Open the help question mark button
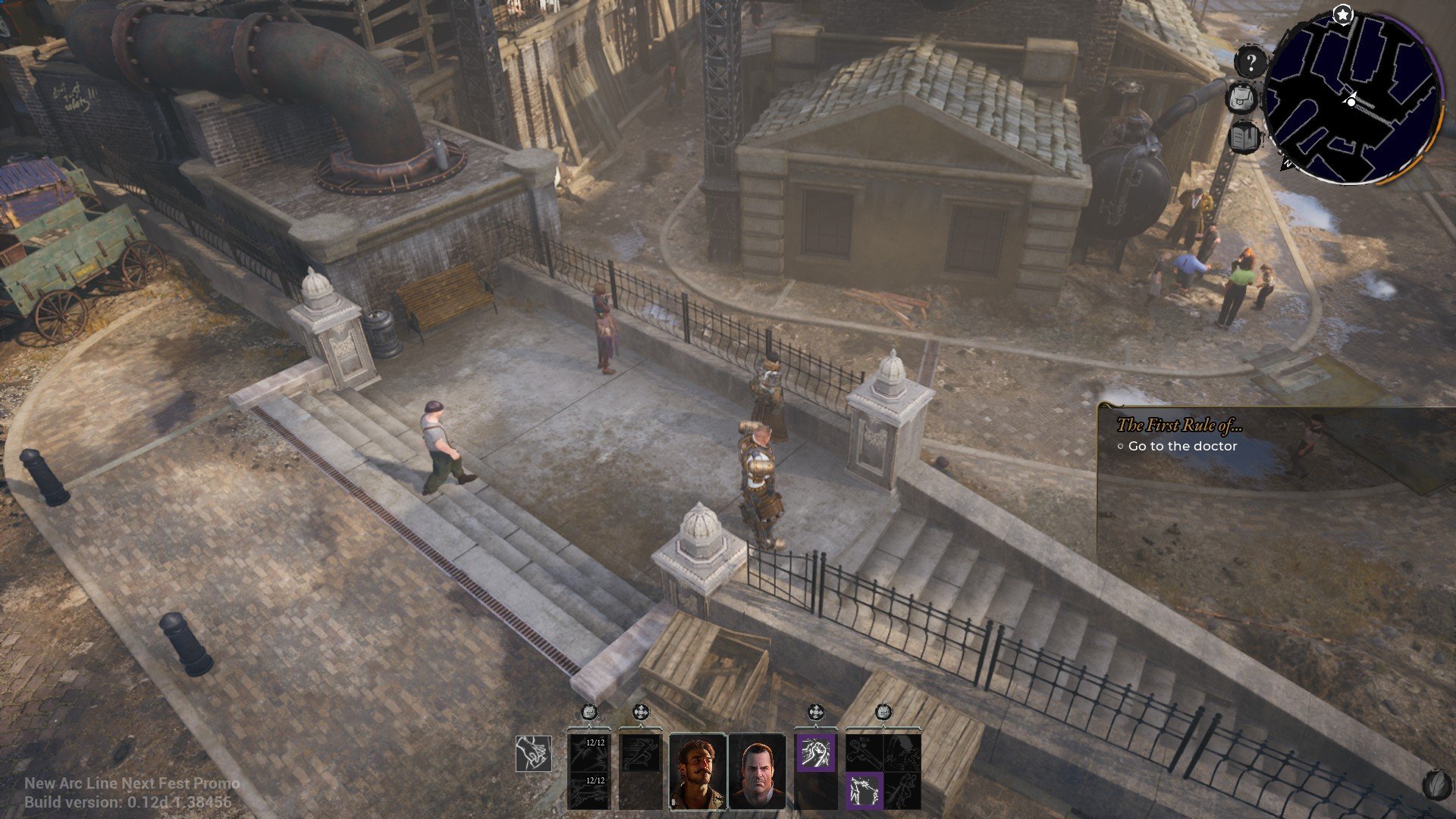Screen dimensions: 1456x819 [1251, 62]
